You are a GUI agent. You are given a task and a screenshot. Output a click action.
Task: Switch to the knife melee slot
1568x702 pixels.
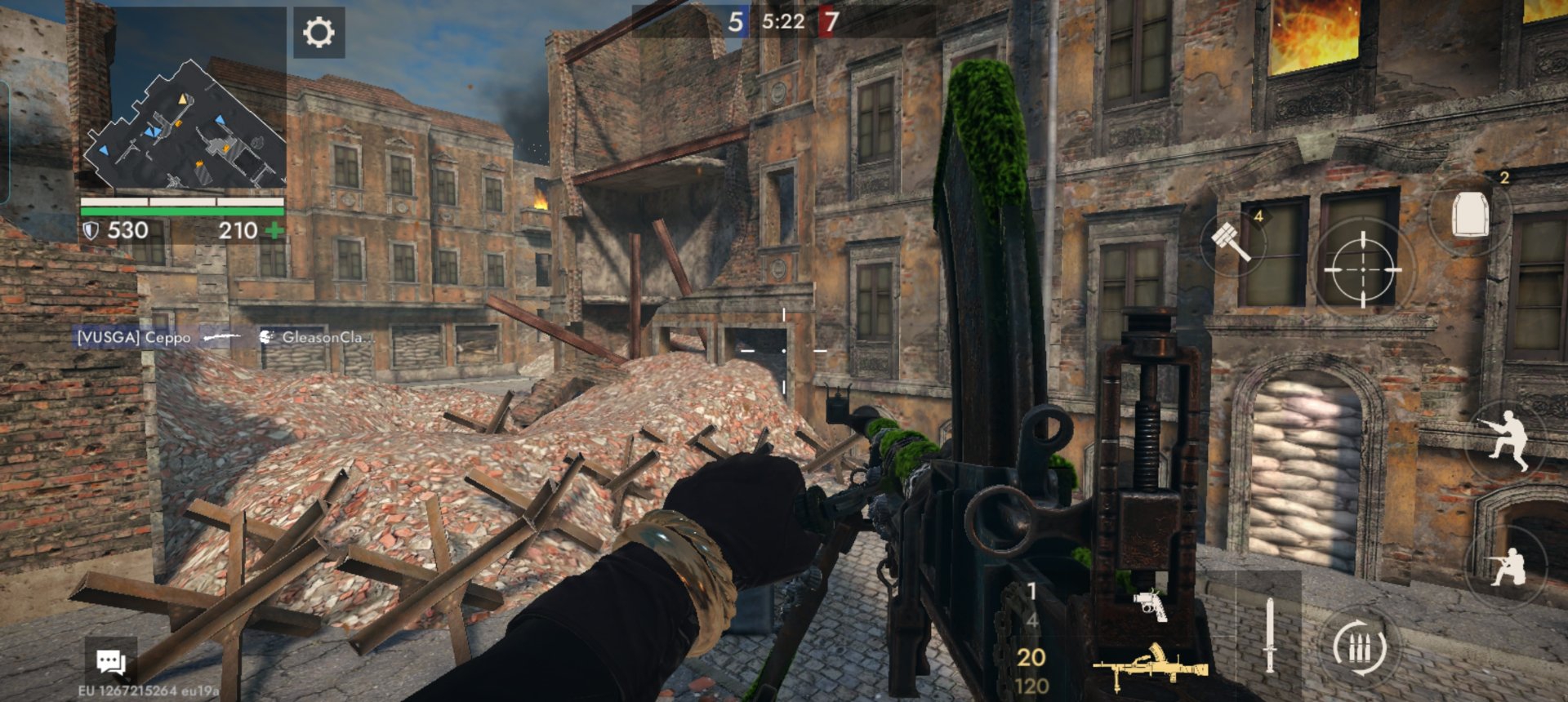[1269, 635]
